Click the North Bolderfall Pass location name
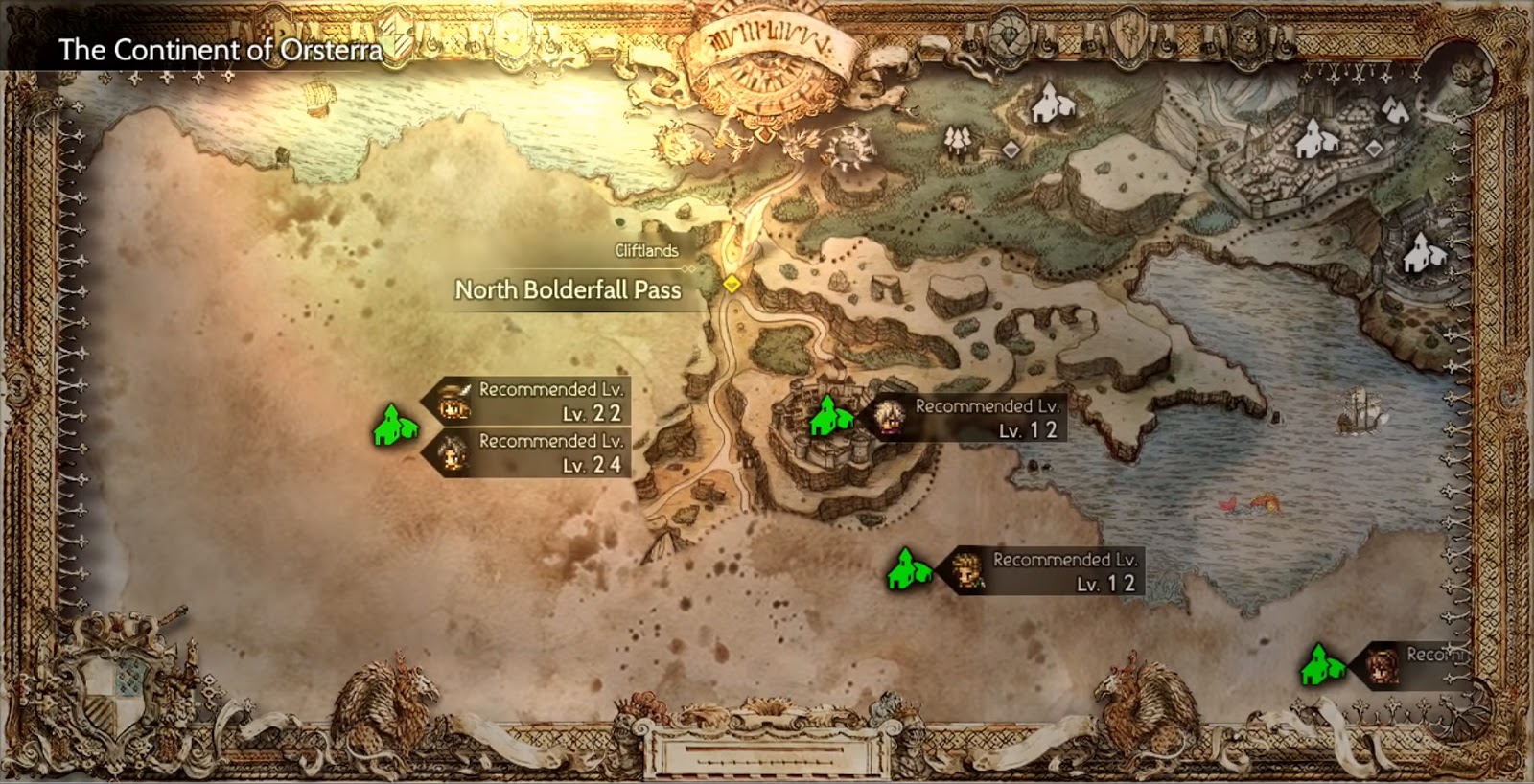 pos(569,289)
